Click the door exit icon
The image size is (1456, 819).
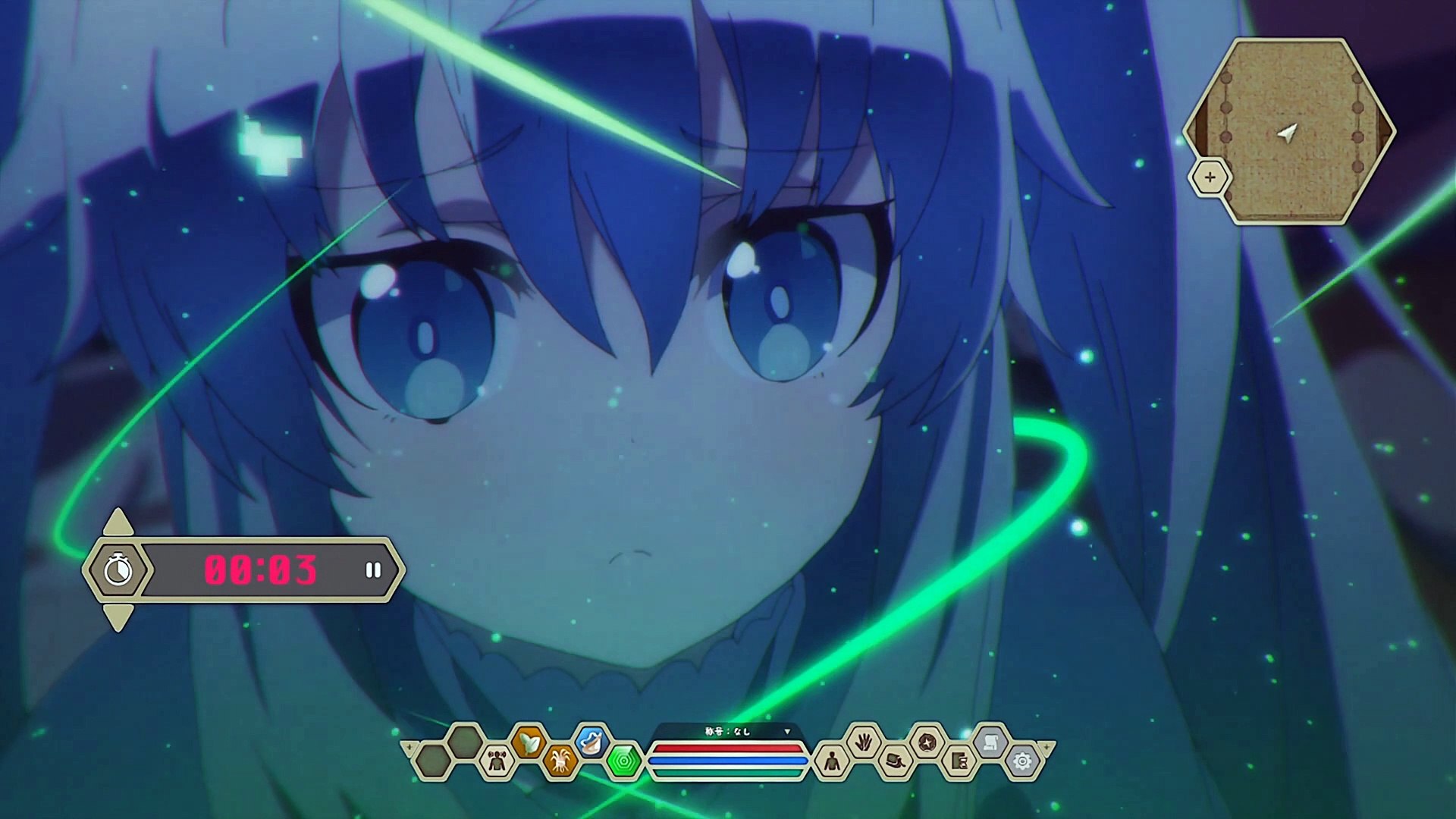point(959,760)
